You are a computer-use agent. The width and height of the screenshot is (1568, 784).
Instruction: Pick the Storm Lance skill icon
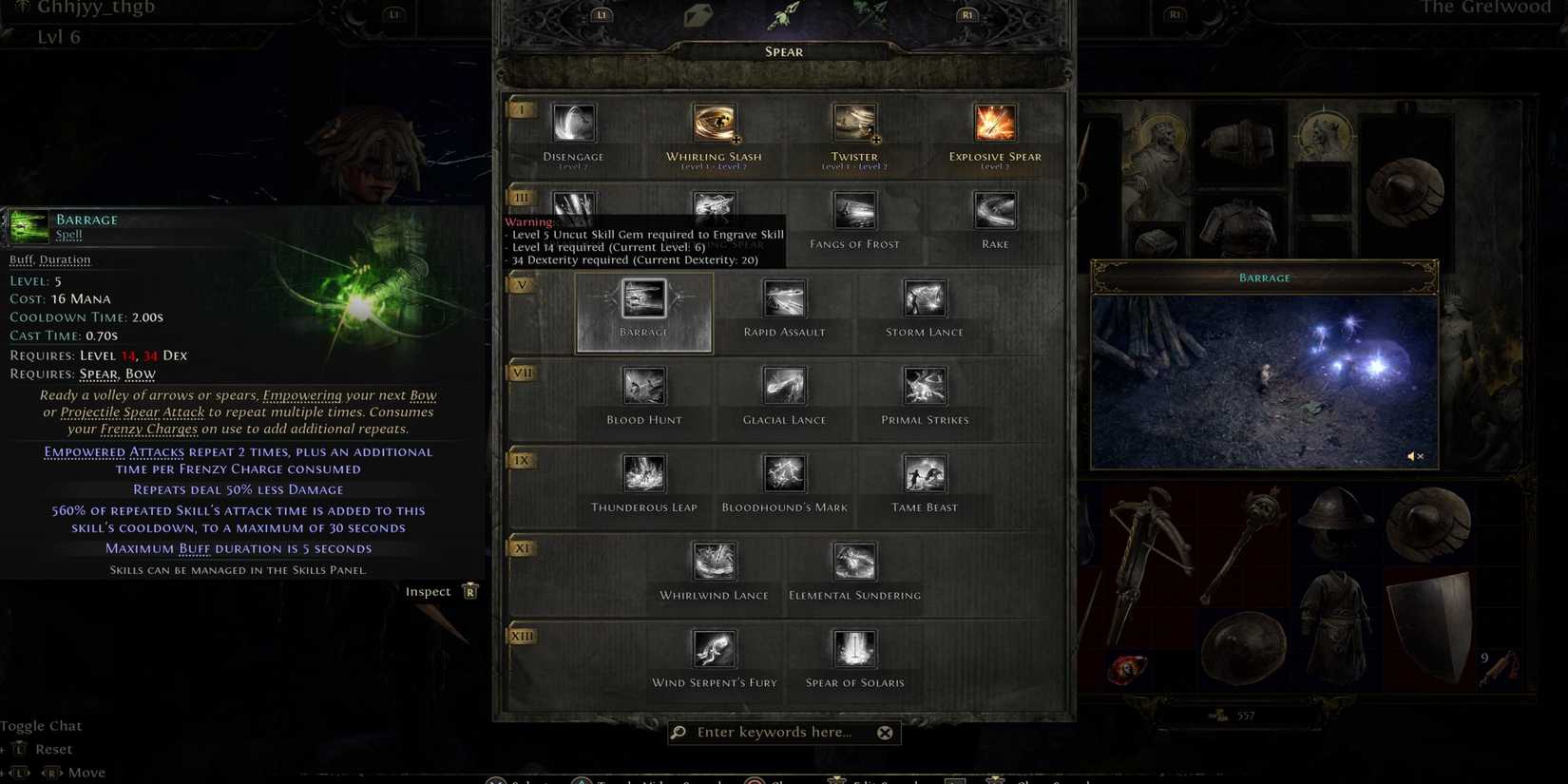tap(923, 297)
